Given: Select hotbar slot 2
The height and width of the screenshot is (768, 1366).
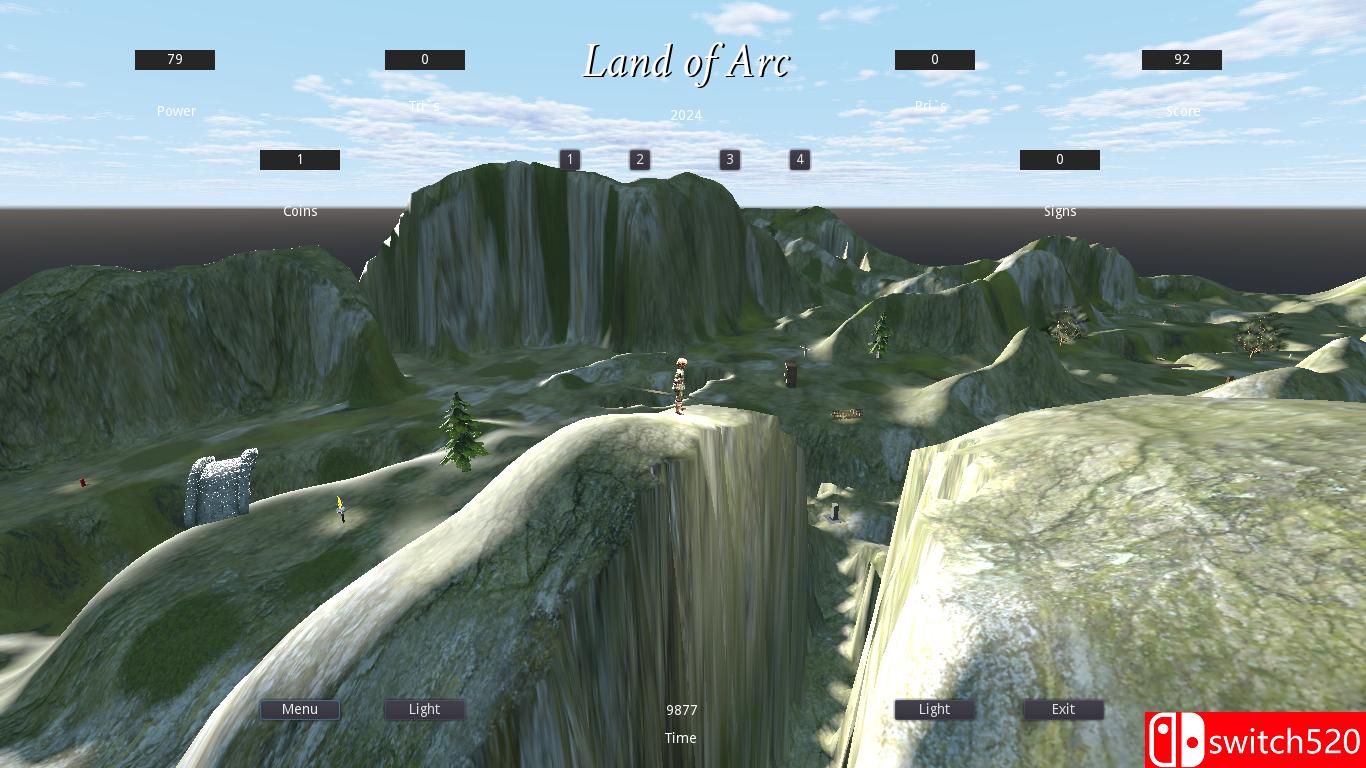Looking at the screenshot, I should (639, 159).
